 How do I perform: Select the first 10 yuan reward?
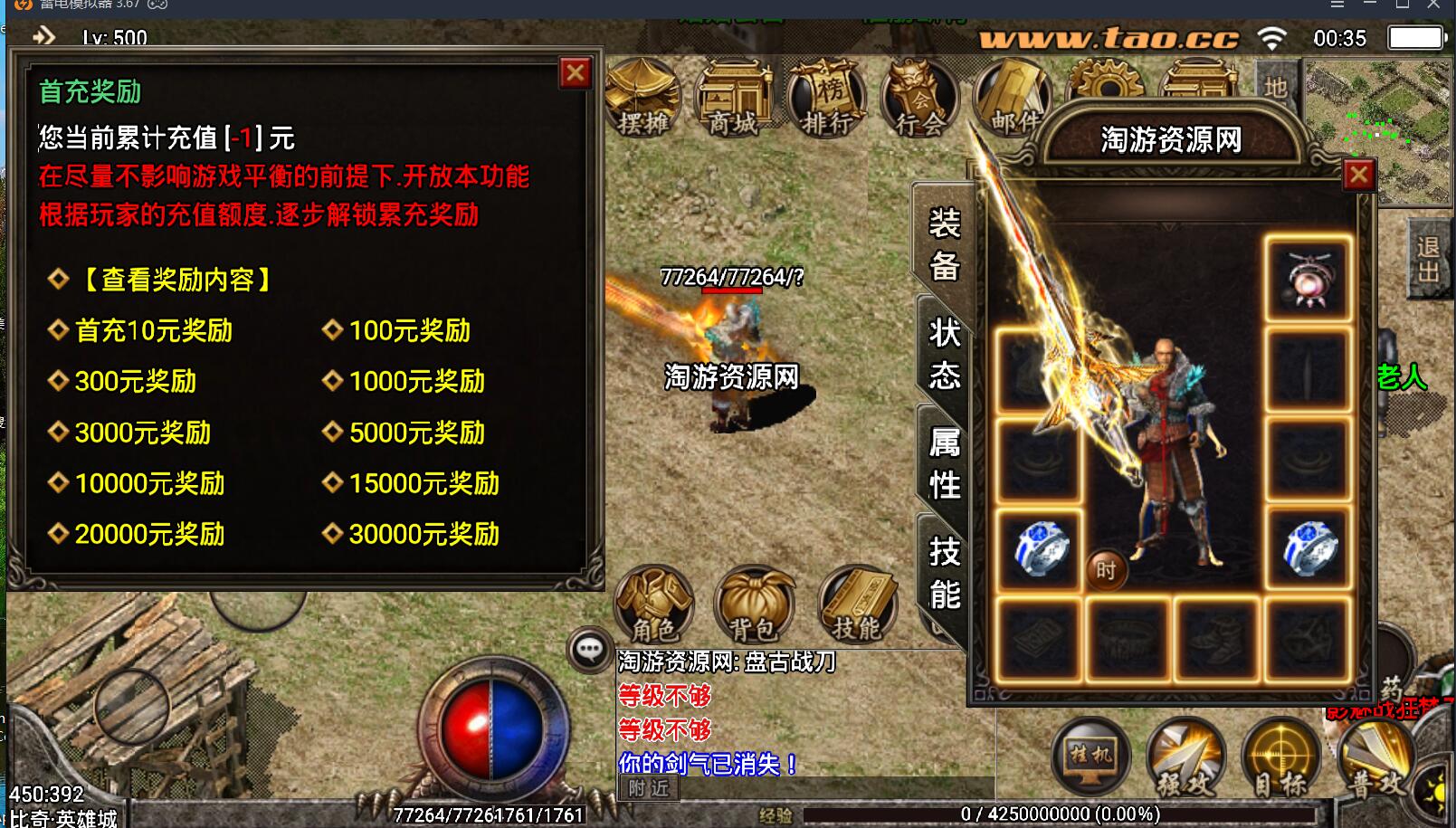[153, 331]
